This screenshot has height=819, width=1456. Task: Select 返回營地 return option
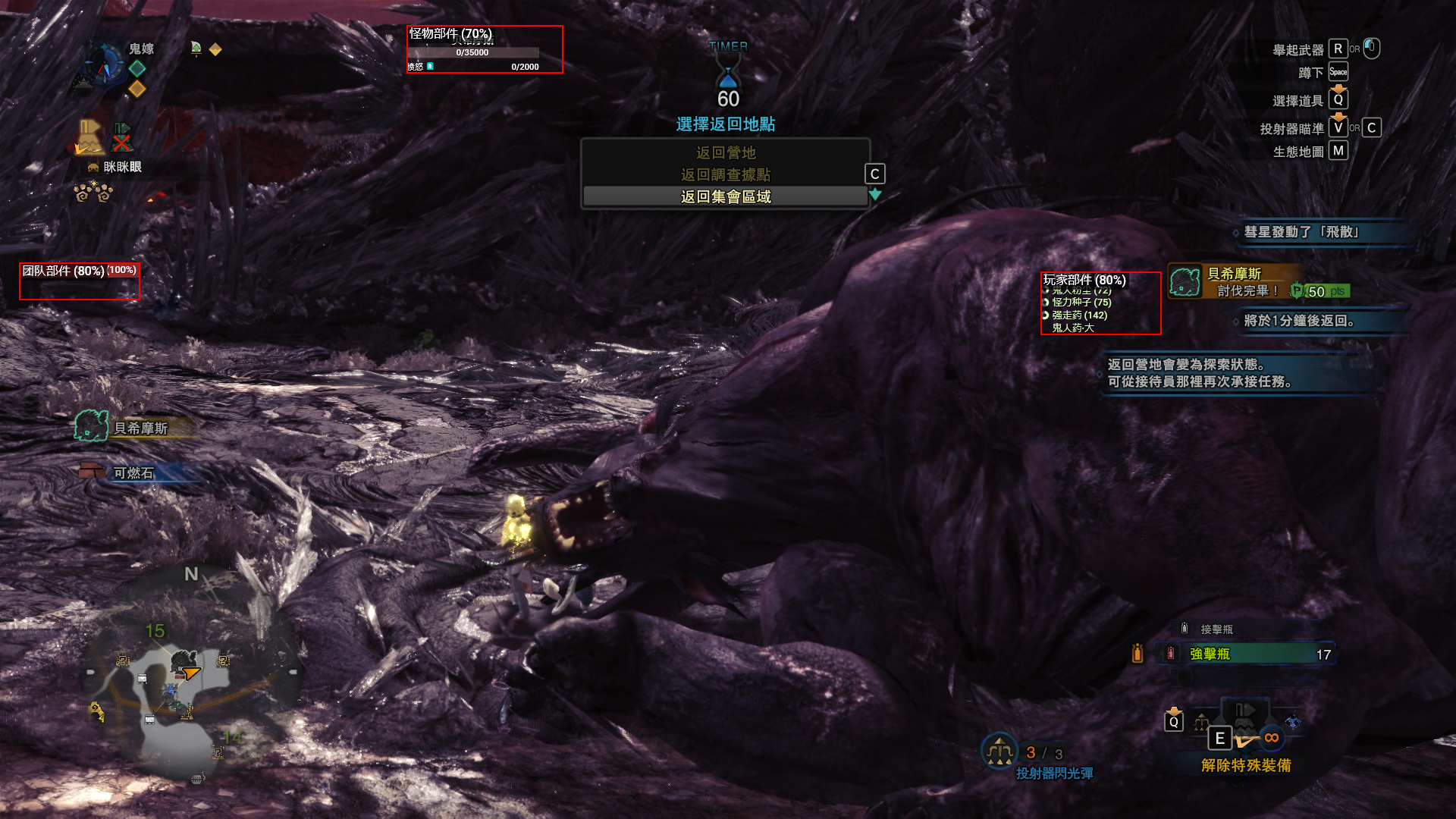tap(725, 153)
